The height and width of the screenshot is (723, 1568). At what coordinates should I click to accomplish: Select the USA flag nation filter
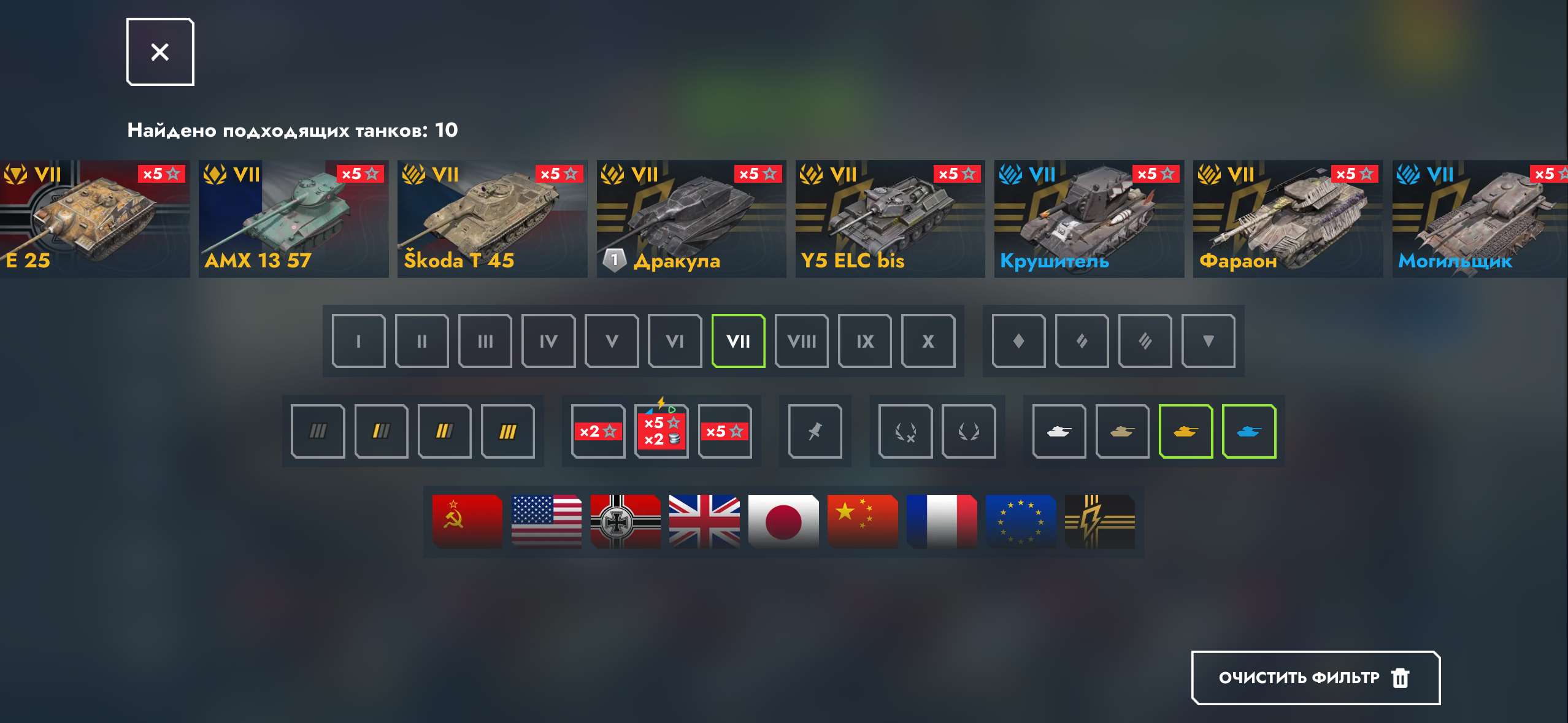[546, 521]
